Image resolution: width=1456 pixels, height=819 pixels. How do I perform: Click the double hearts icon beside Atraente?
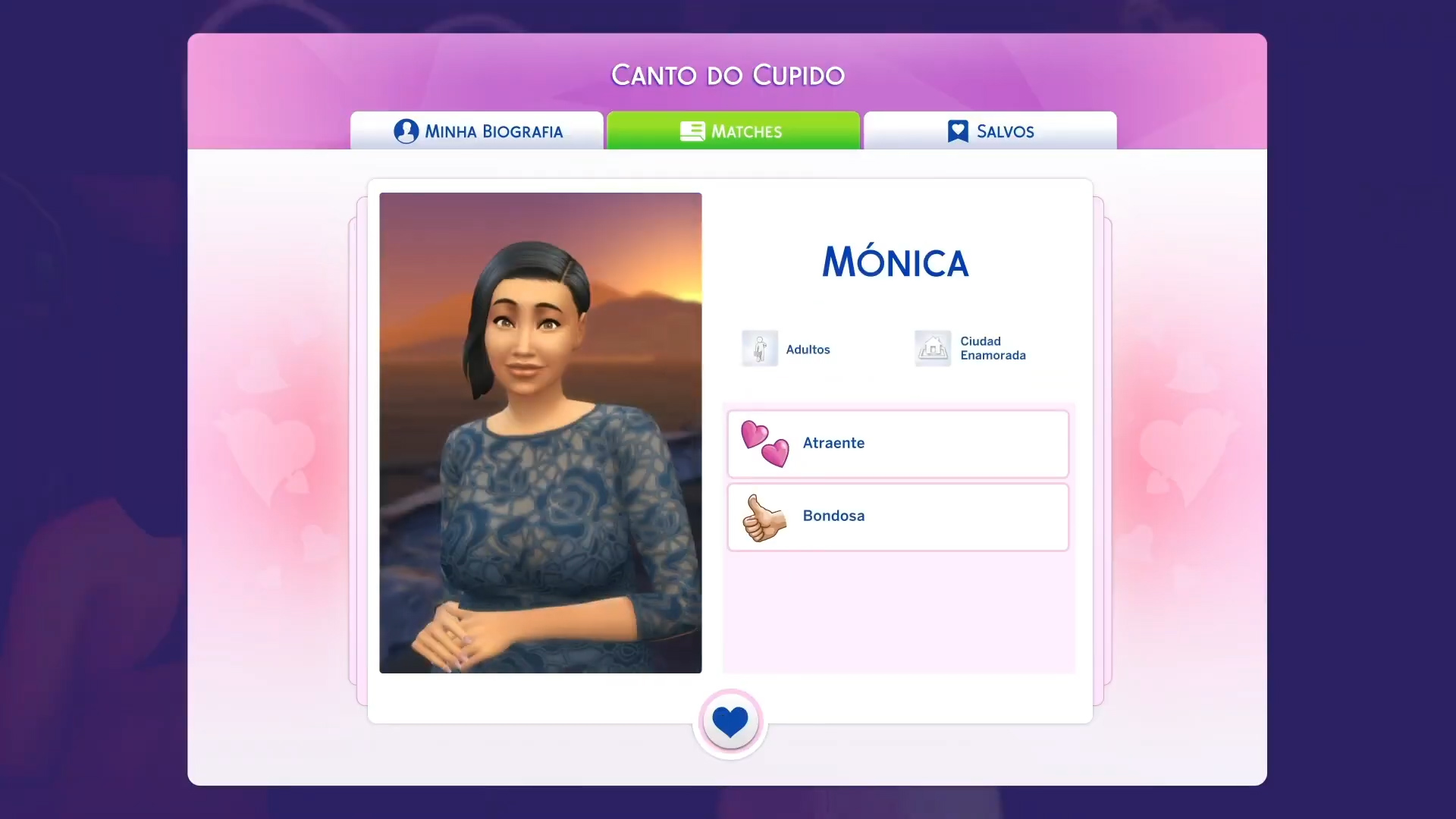tap(763, 444)
